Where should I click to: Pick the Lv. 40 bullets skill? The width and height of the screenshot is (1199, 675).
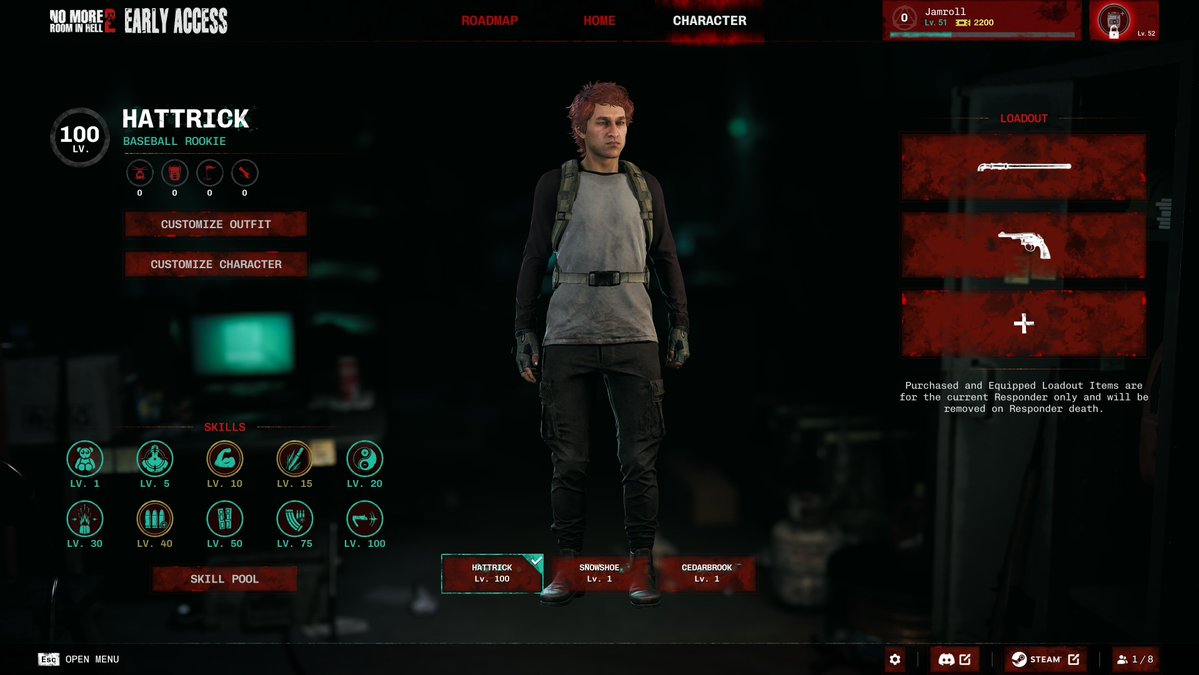click(x=155, y=519)
